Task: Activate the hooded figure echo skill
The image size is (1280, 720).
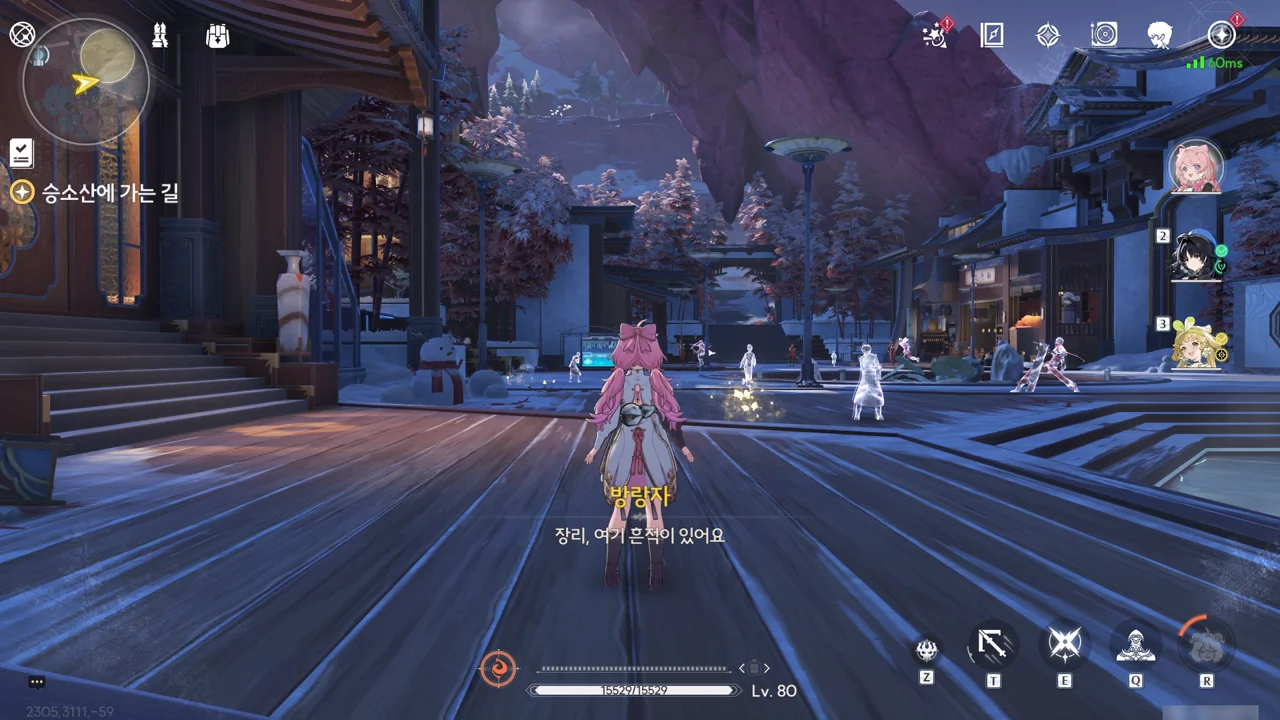Action: tap(1136, 645)
